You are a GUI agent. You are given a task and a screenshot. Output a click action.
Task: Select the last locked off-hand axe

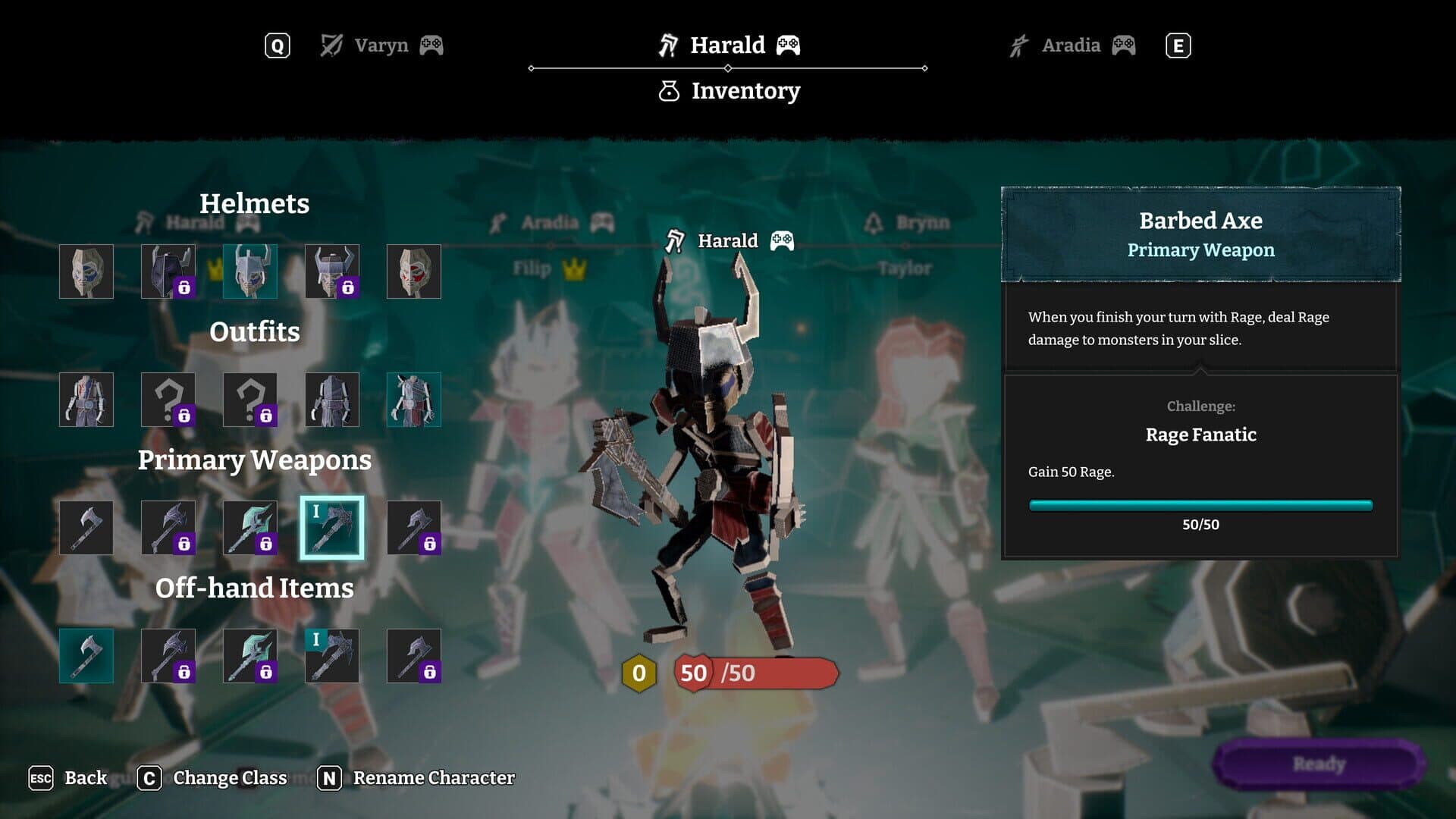point(414,655)
